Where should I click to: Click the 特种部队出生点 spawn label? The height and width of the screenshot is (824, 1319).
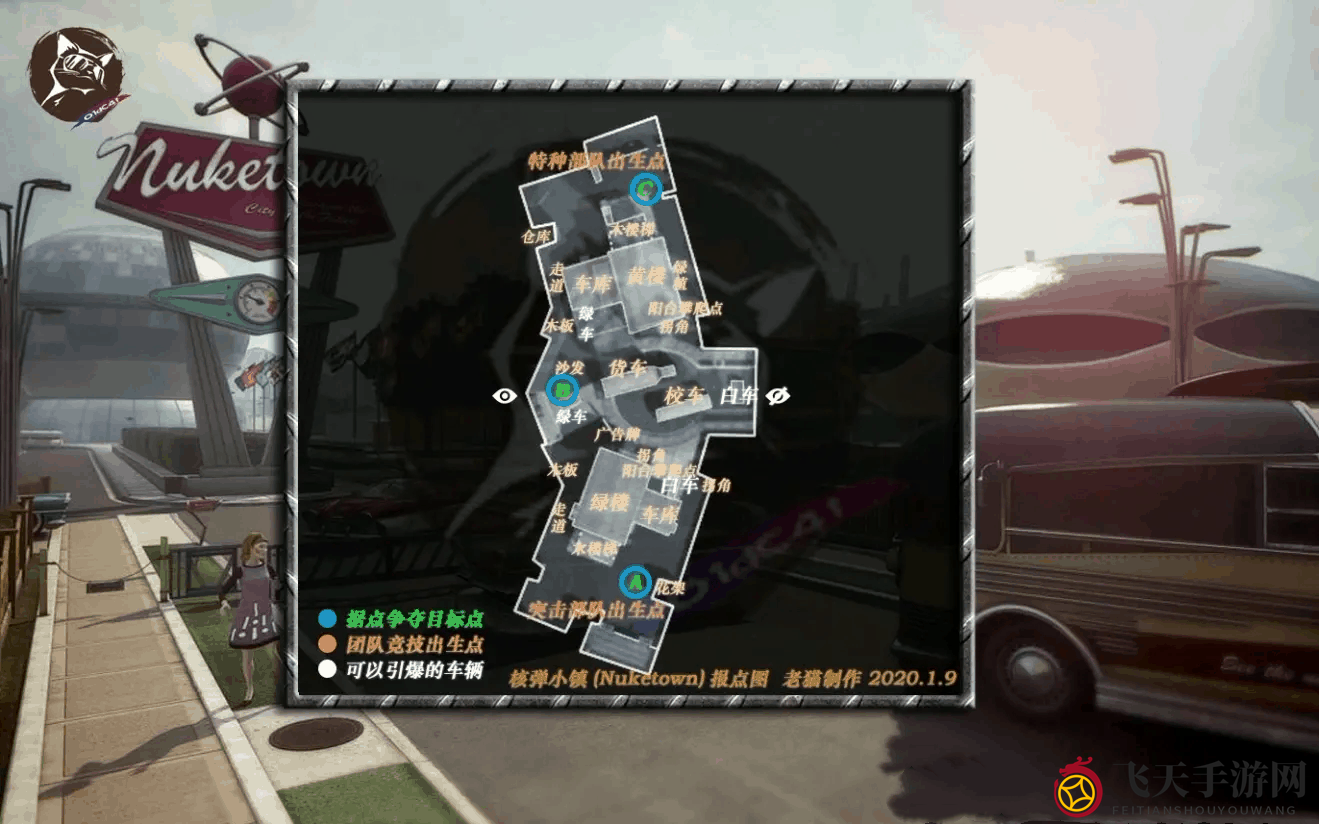pos(596,160)
